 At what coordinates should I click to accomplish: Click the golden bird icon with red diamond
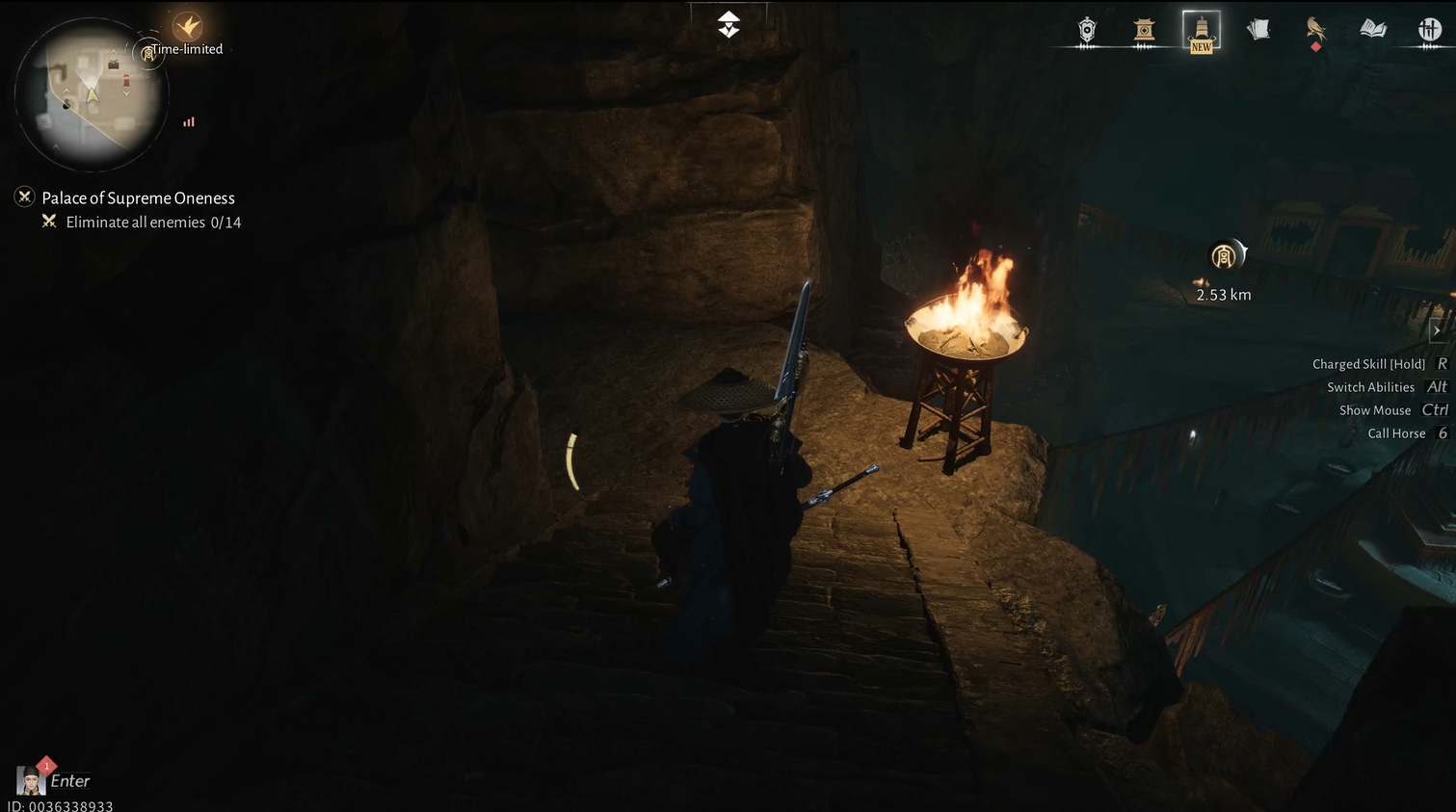click(x=1315, y=31)
